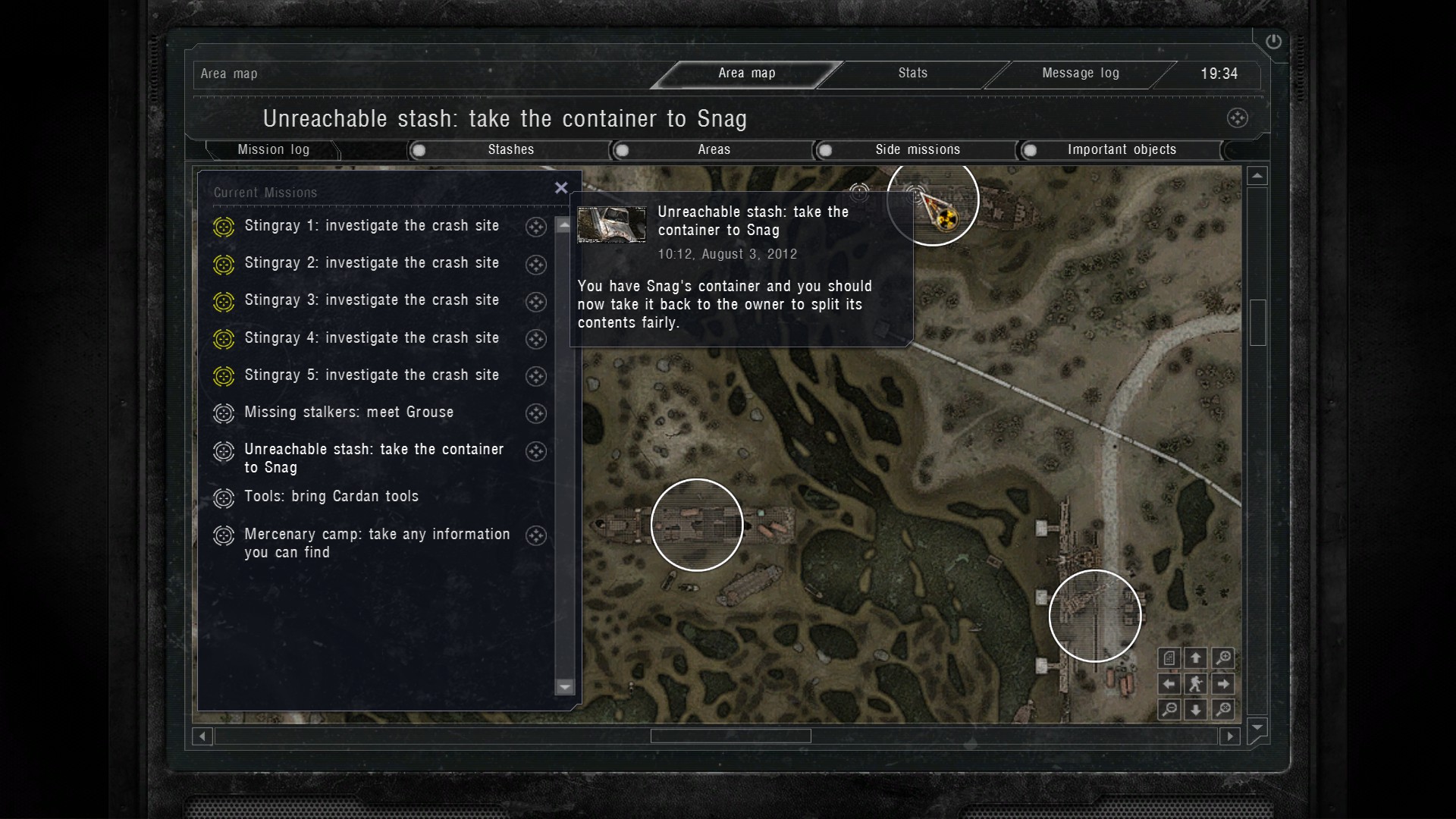This screenshot has height=819, width=1456.
Task: Zoom out the map with minus magnifier
Action: pyautogui.click(x=1169, y=710)
